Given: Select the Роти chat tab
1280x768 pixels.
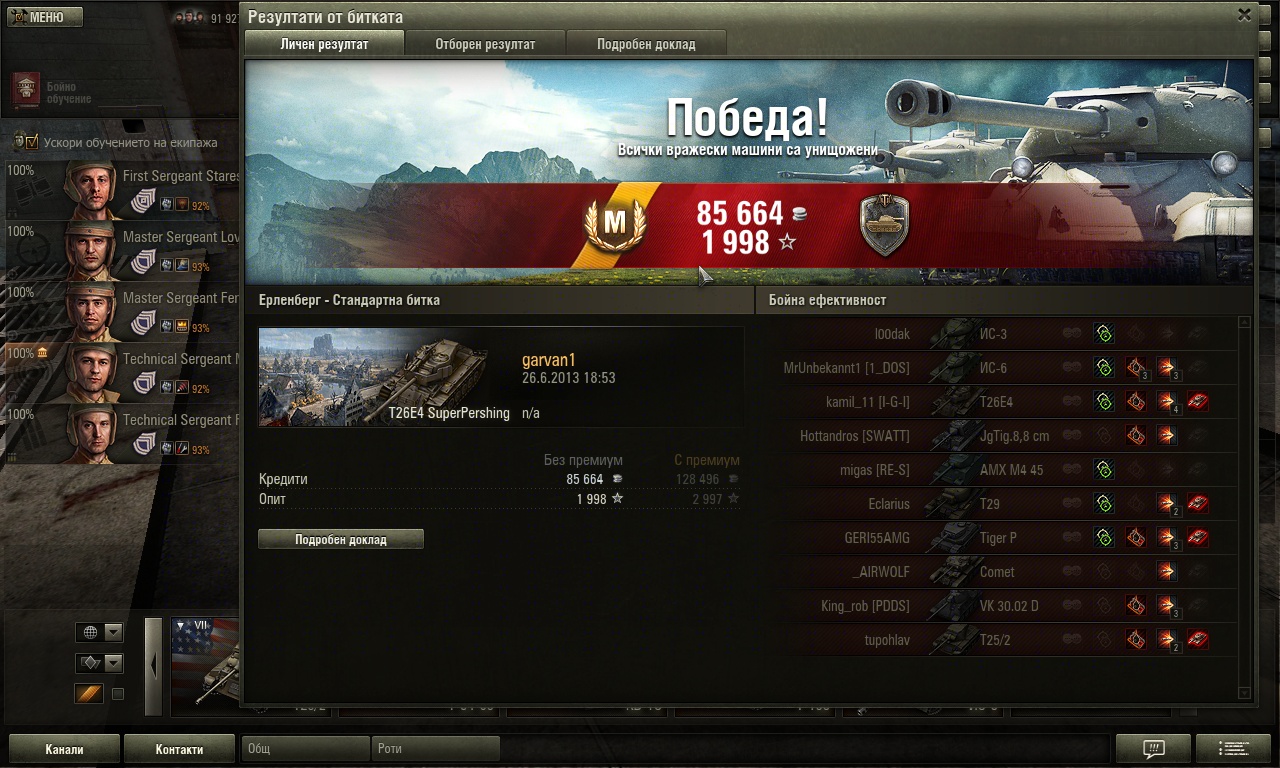Looking at the screenshot, I should (437, 749).
